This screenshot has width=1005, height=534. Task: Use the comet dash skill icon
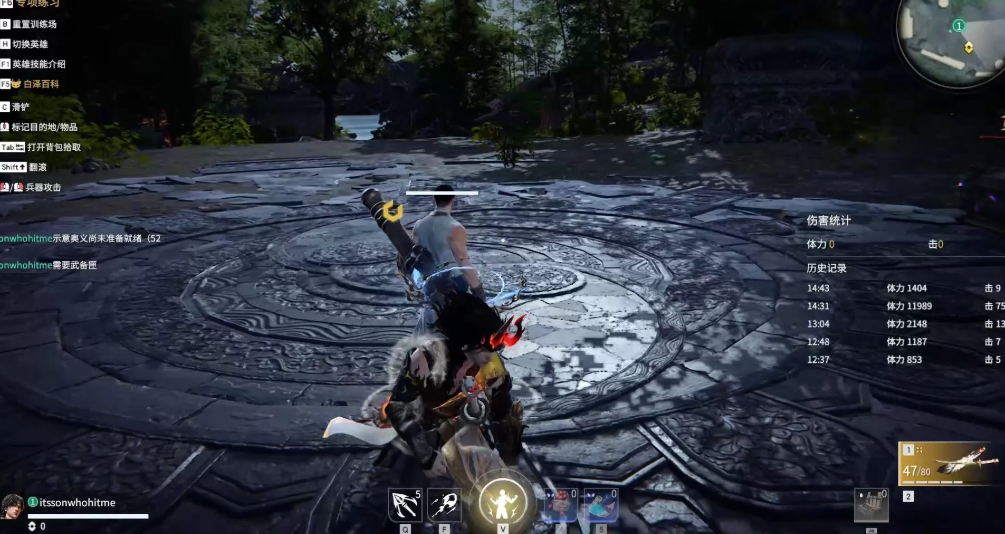pyautogui.click(x=444, y=503)
